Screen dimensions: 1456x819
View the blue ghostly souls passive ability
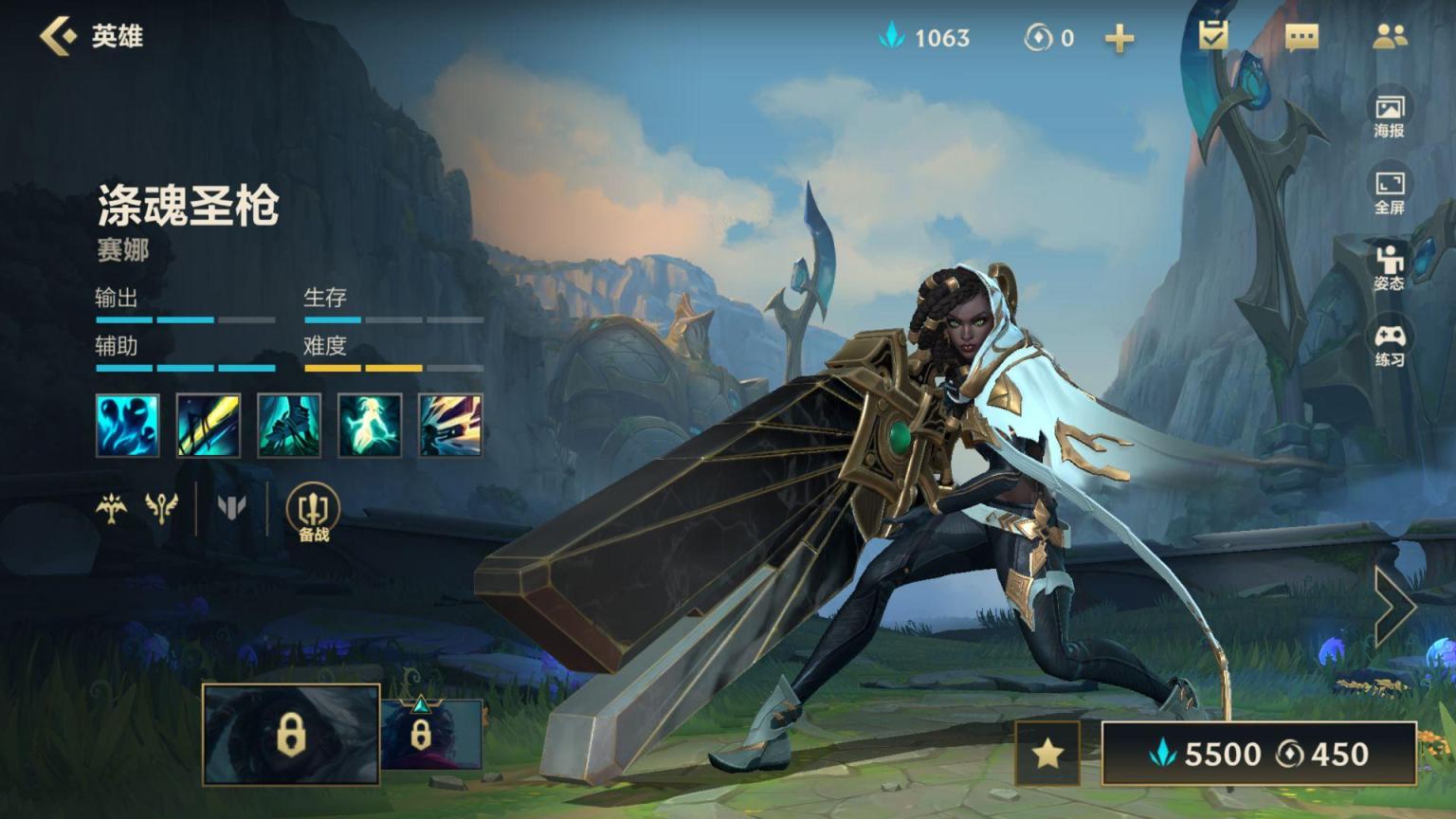[127, 426]
